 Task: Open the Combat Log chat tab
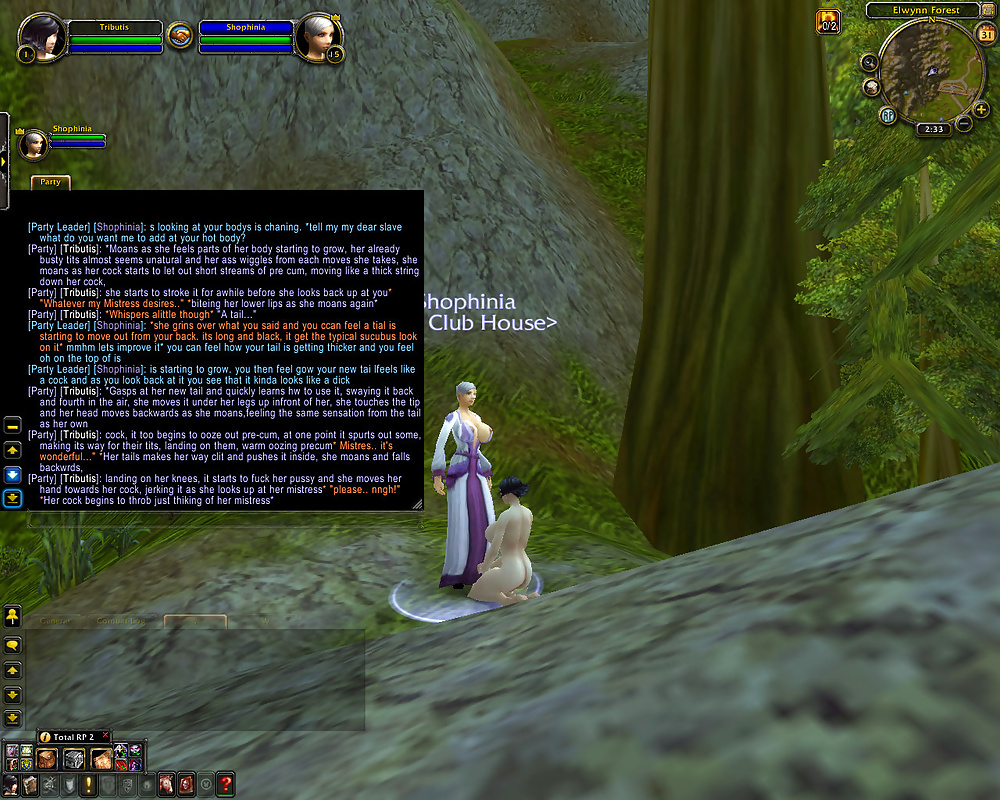point(121,621)
